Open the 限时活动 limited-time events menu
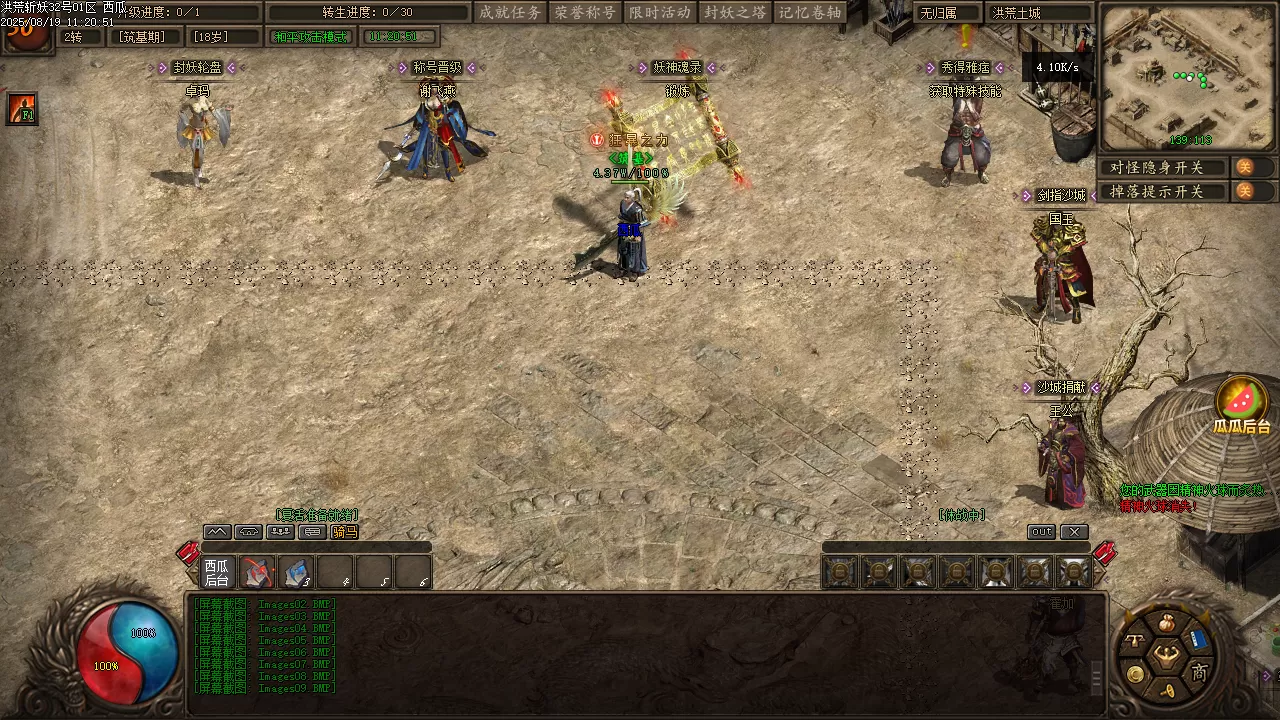 pos(660,12)
